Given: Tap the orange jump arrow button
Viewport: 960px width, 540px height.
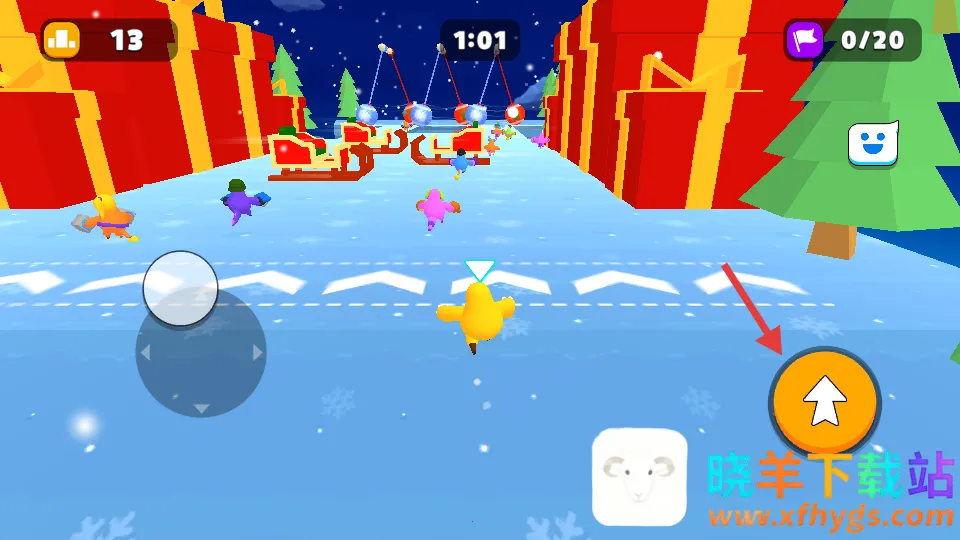Looking at the screenshot, I should 825,402.
